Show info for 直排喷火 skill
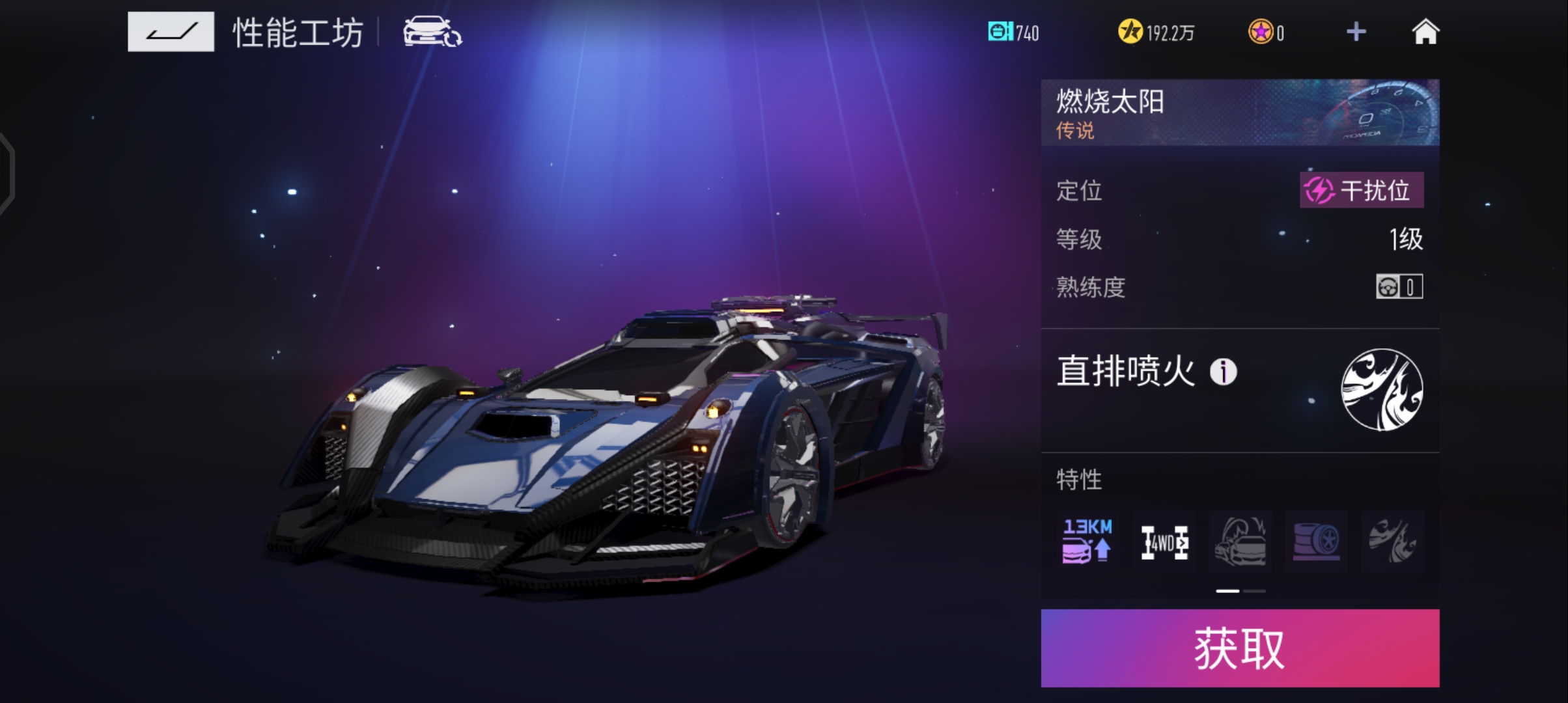Viewport: 1568px width, 703px height. [x=1223, y=372]
